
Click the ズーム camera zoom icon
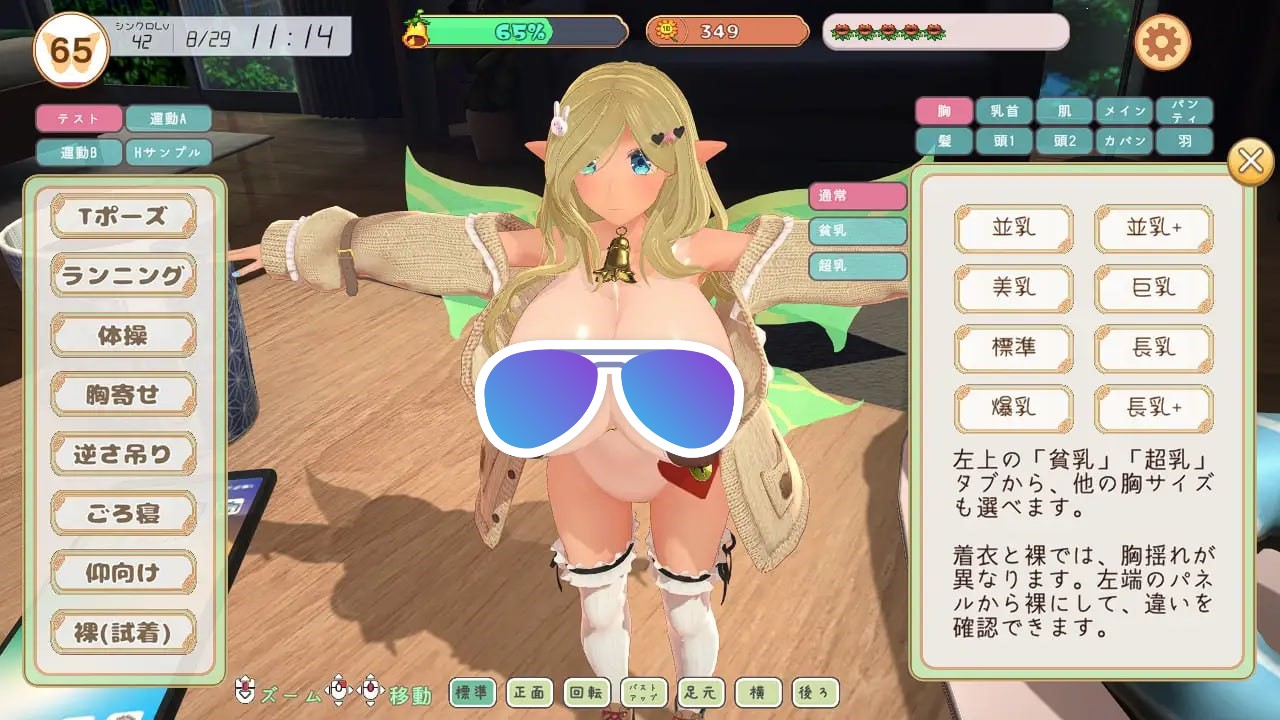pos(244,691)
